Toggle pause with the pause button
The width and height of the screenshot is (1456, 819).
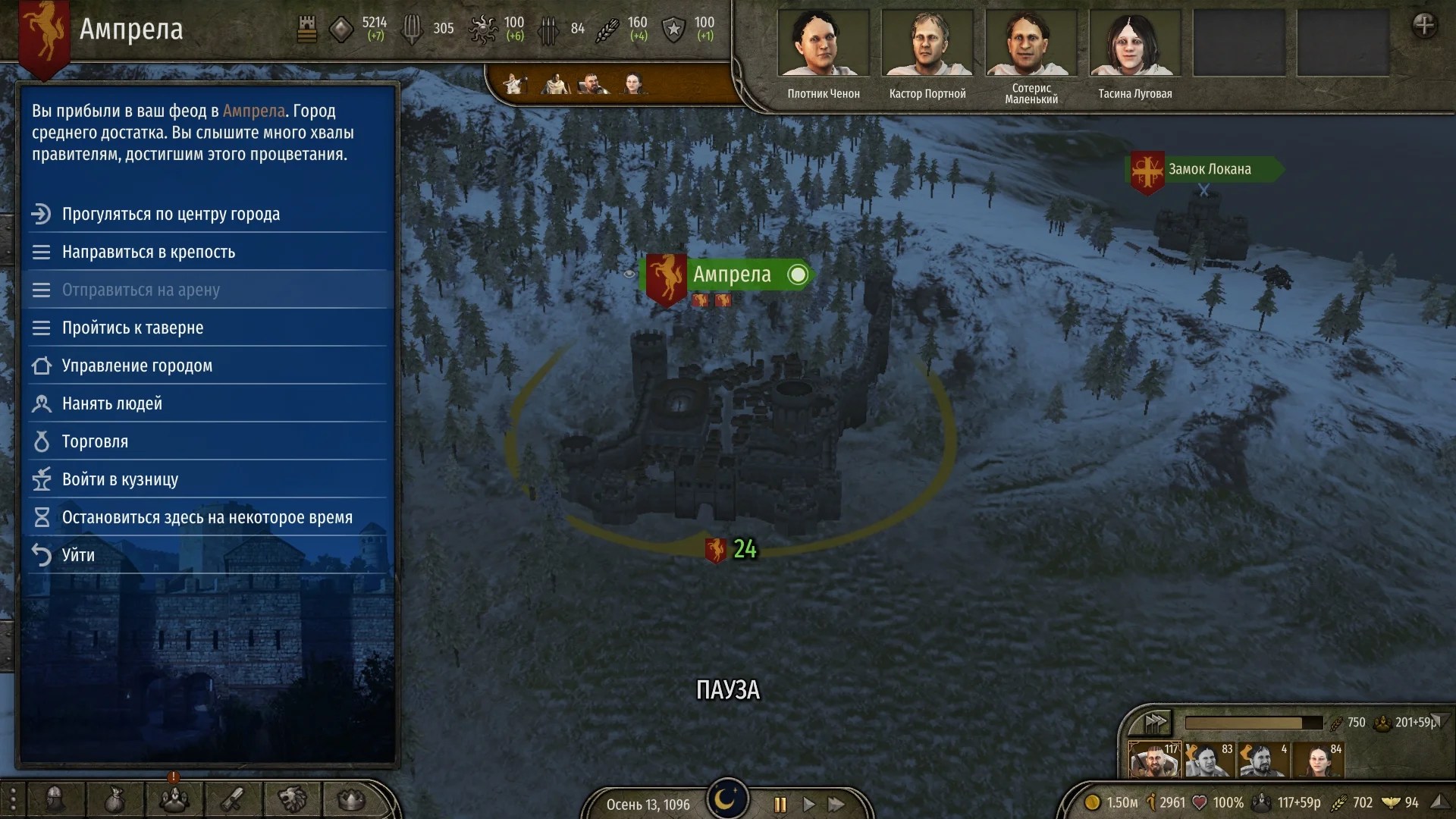pyautogui.click(x=779, y=805)
